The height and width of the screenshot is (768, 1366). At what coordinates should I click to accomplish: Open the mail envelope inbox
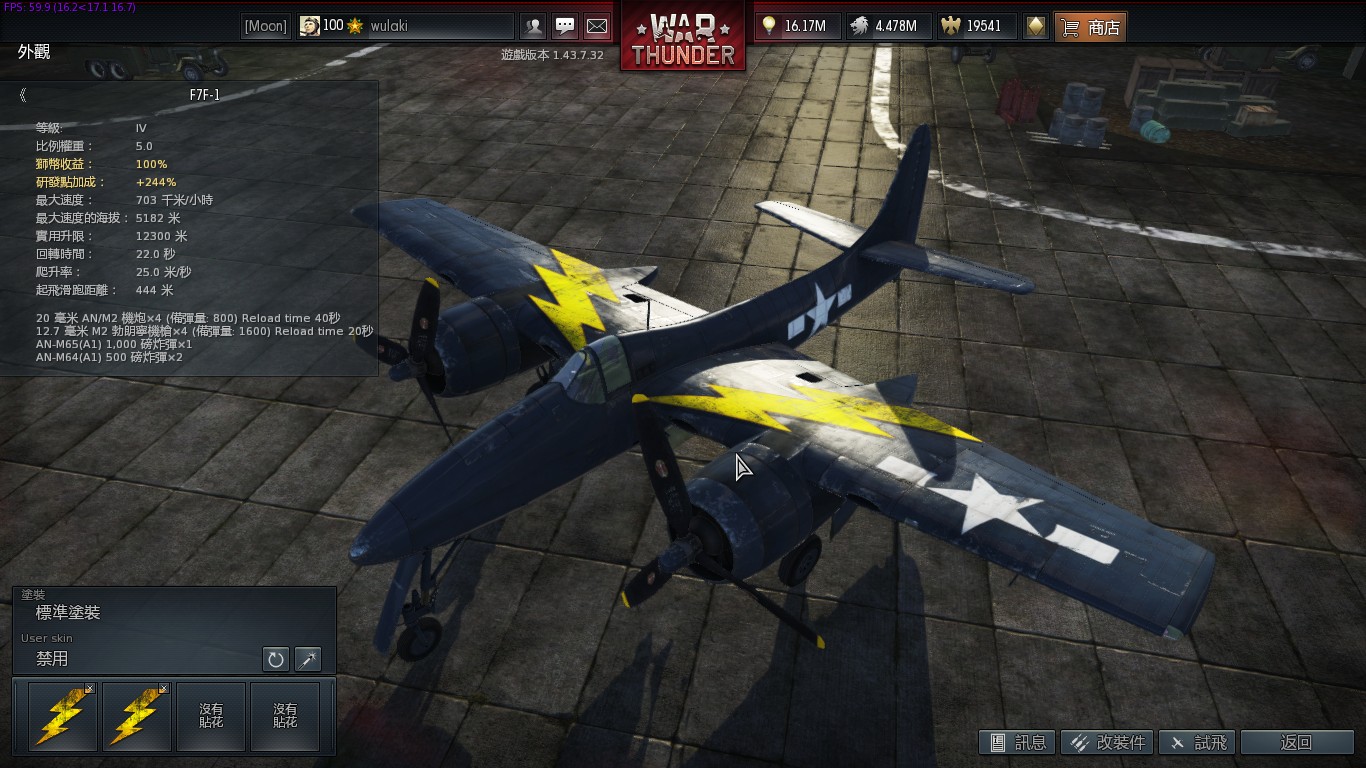[x=596, y=26]
